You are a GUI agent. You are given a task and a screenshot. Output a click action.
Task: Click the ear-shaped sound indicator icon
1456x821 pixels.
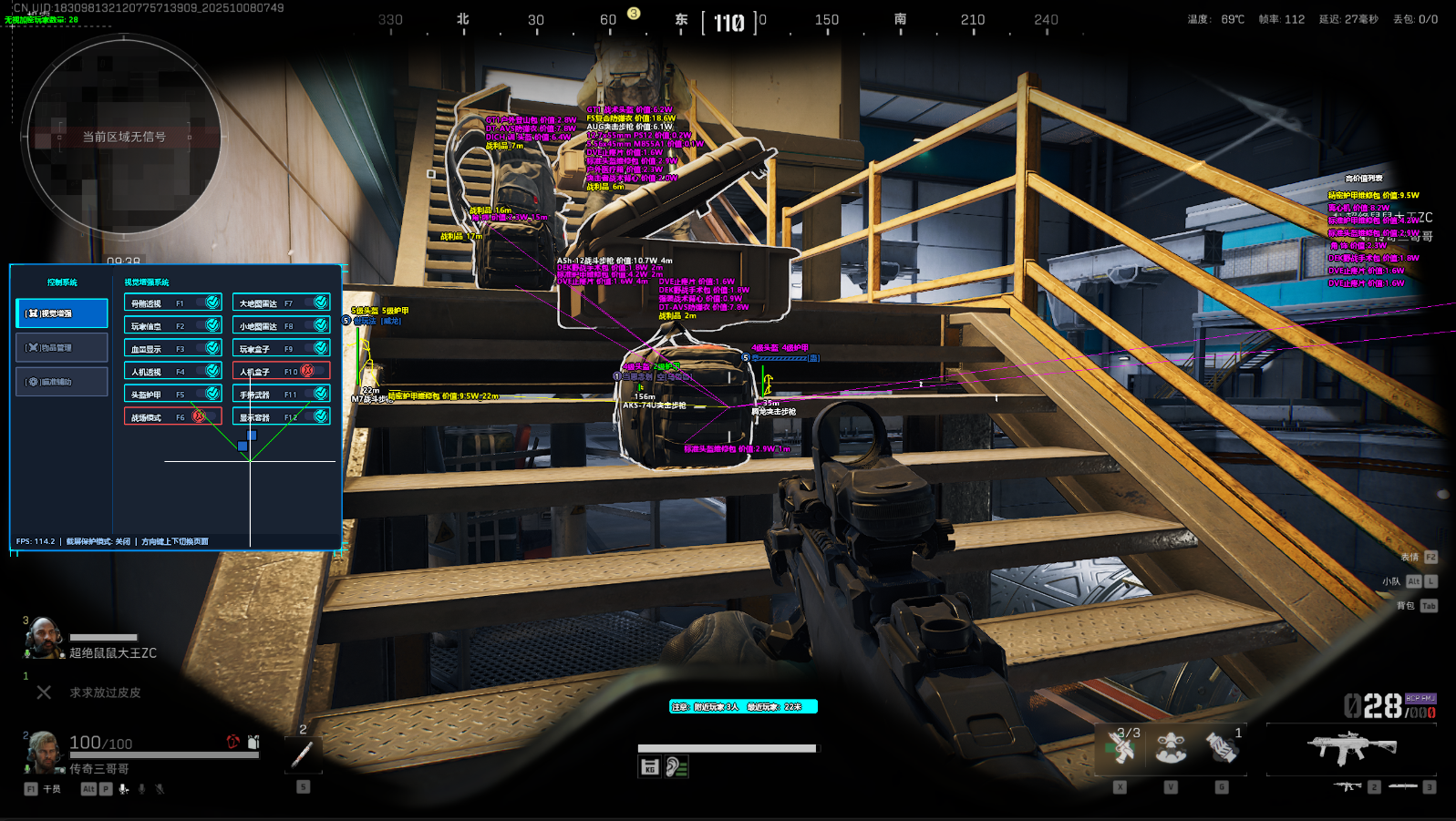(x=676, y=767)
